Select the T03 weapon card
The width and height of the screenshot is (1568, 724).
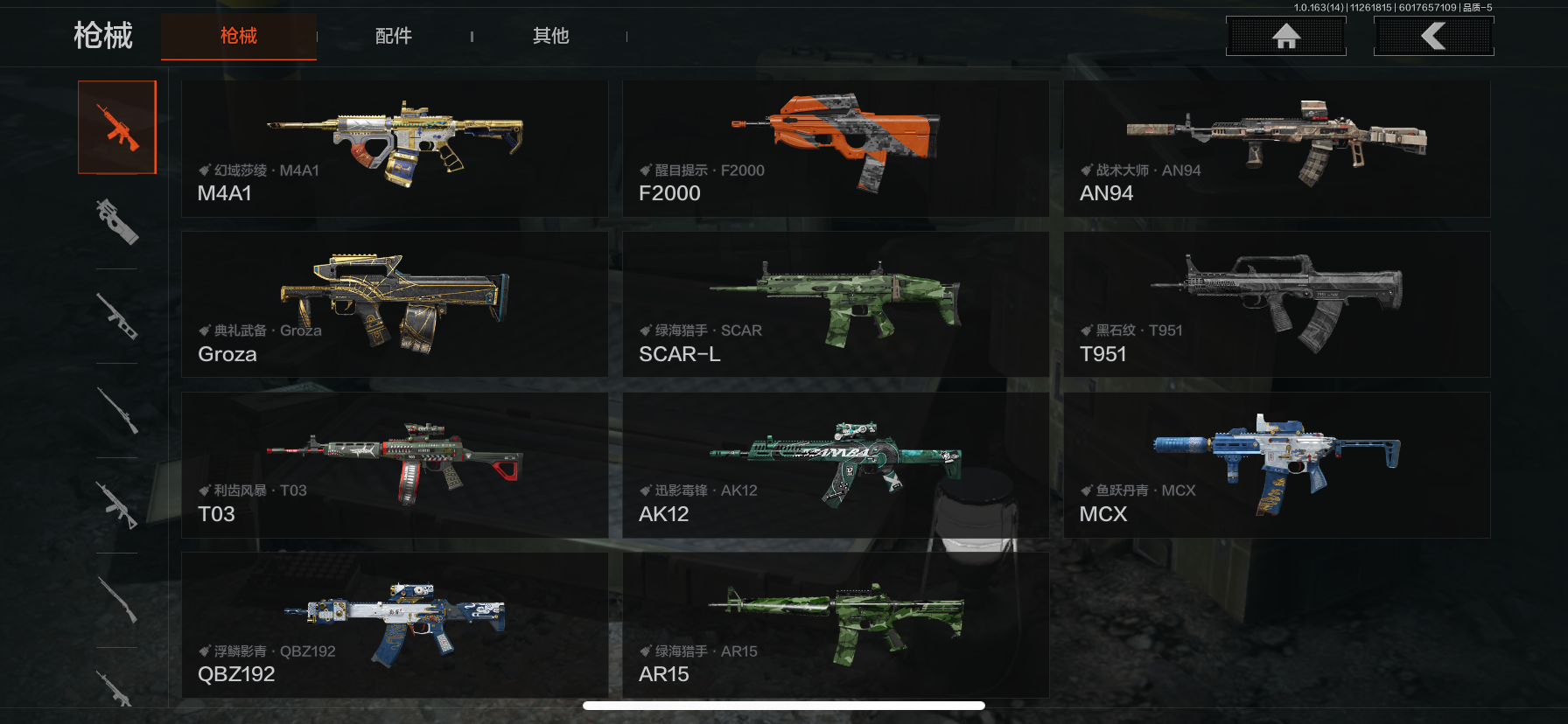pos(394,464)
